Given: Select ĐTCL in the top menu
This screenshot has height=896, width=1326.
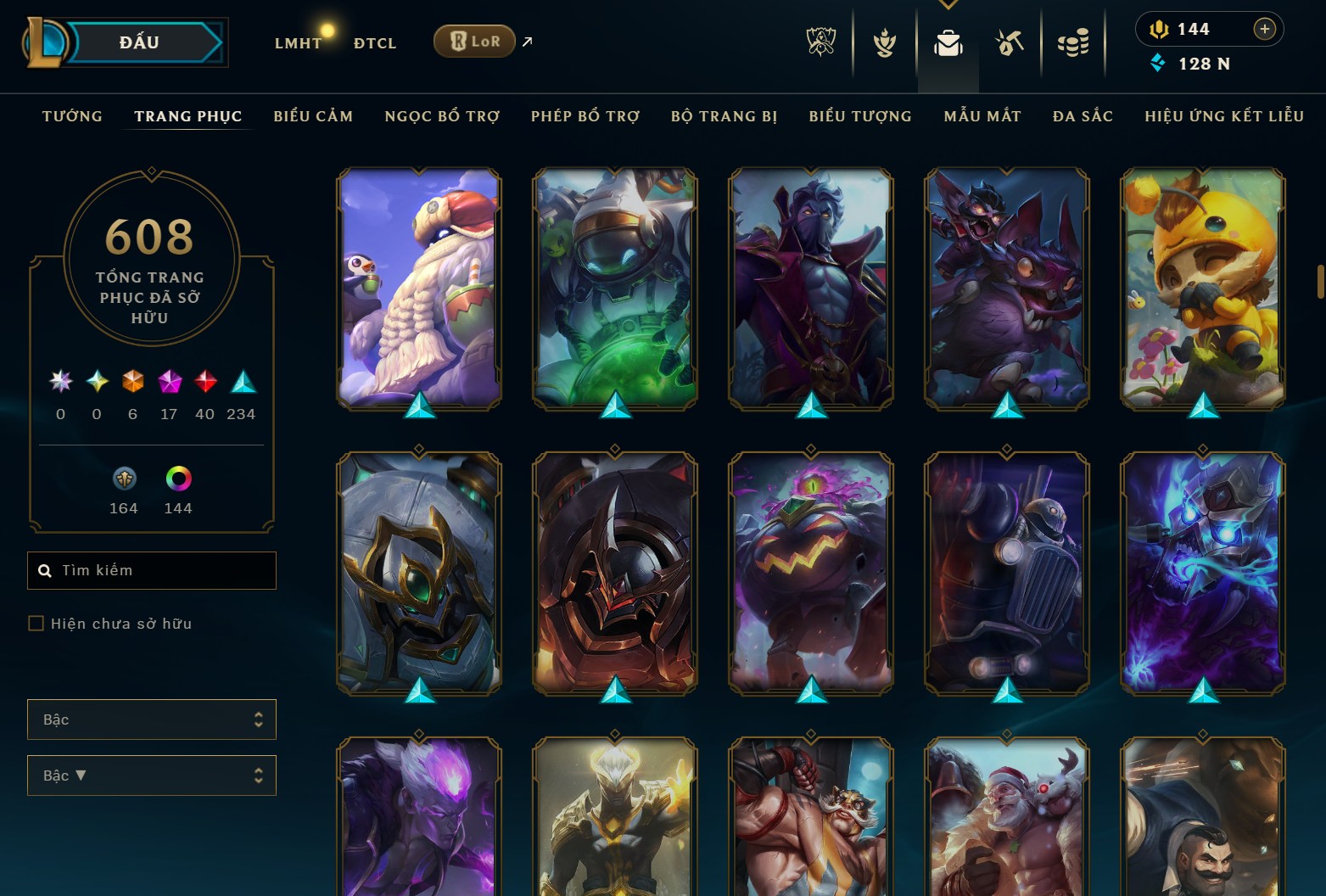Looking at the screenshot, I should (x=374, y=42).
